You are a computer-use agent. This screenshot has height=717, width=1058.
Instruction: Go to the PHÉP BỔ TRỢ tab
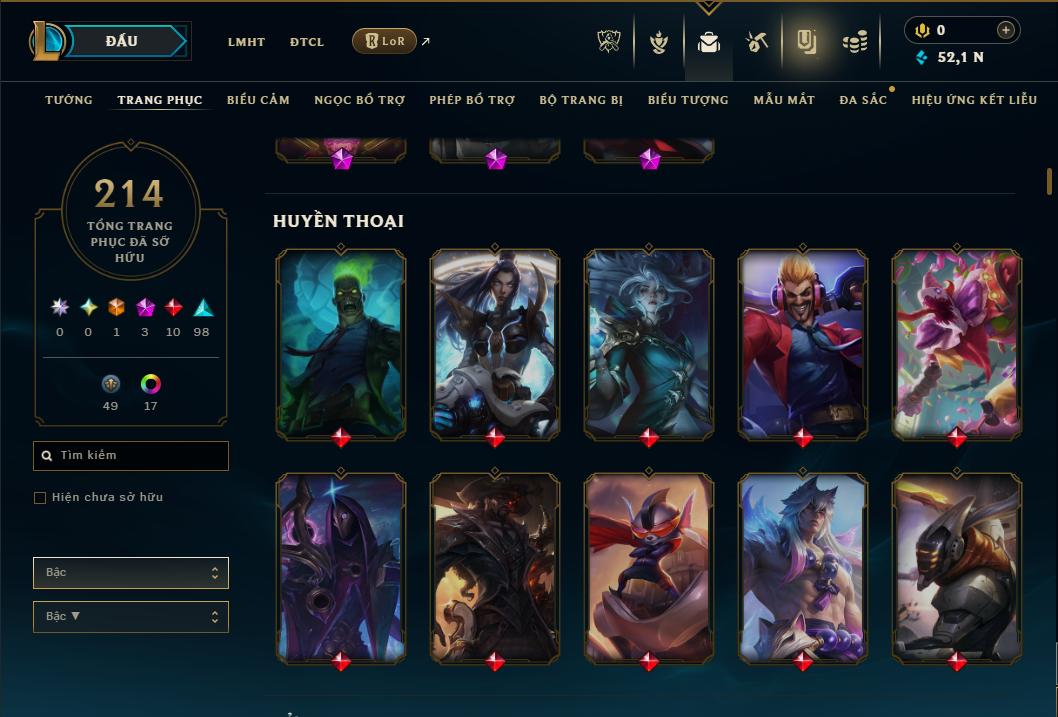[x=472, y=100]
